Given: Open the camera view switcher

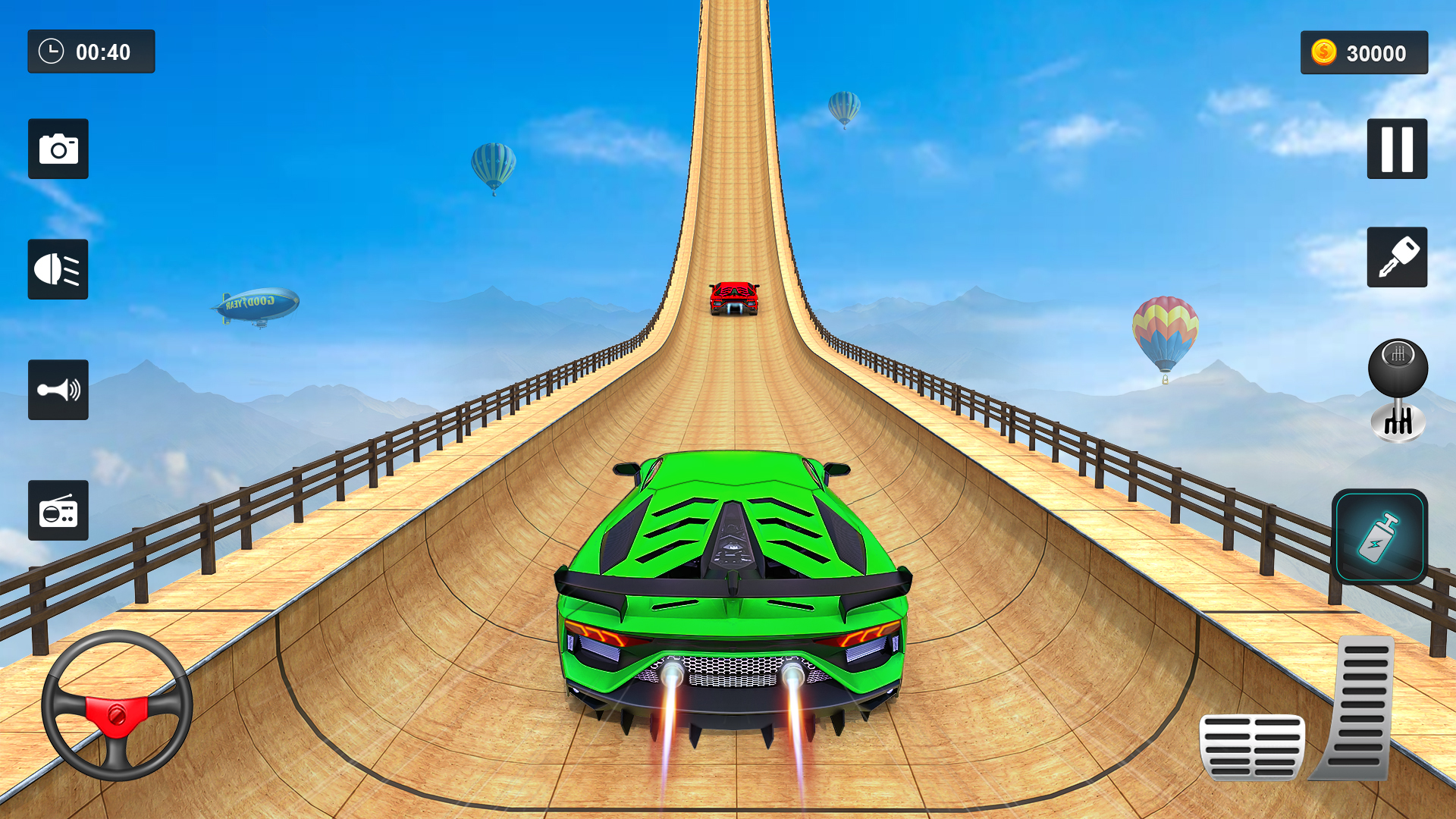Looking at the screenshot, I should [x=58, y=149].
